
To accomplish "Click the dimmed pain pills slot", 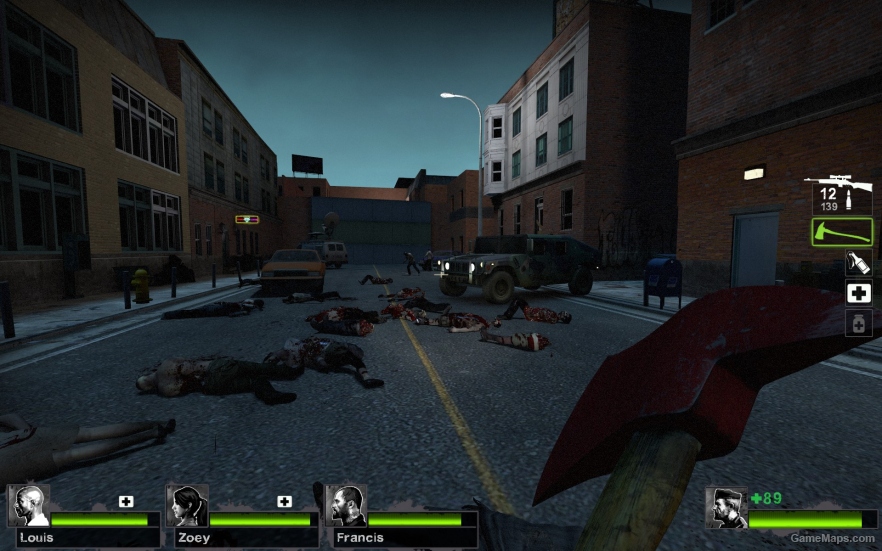I will 858,323.
